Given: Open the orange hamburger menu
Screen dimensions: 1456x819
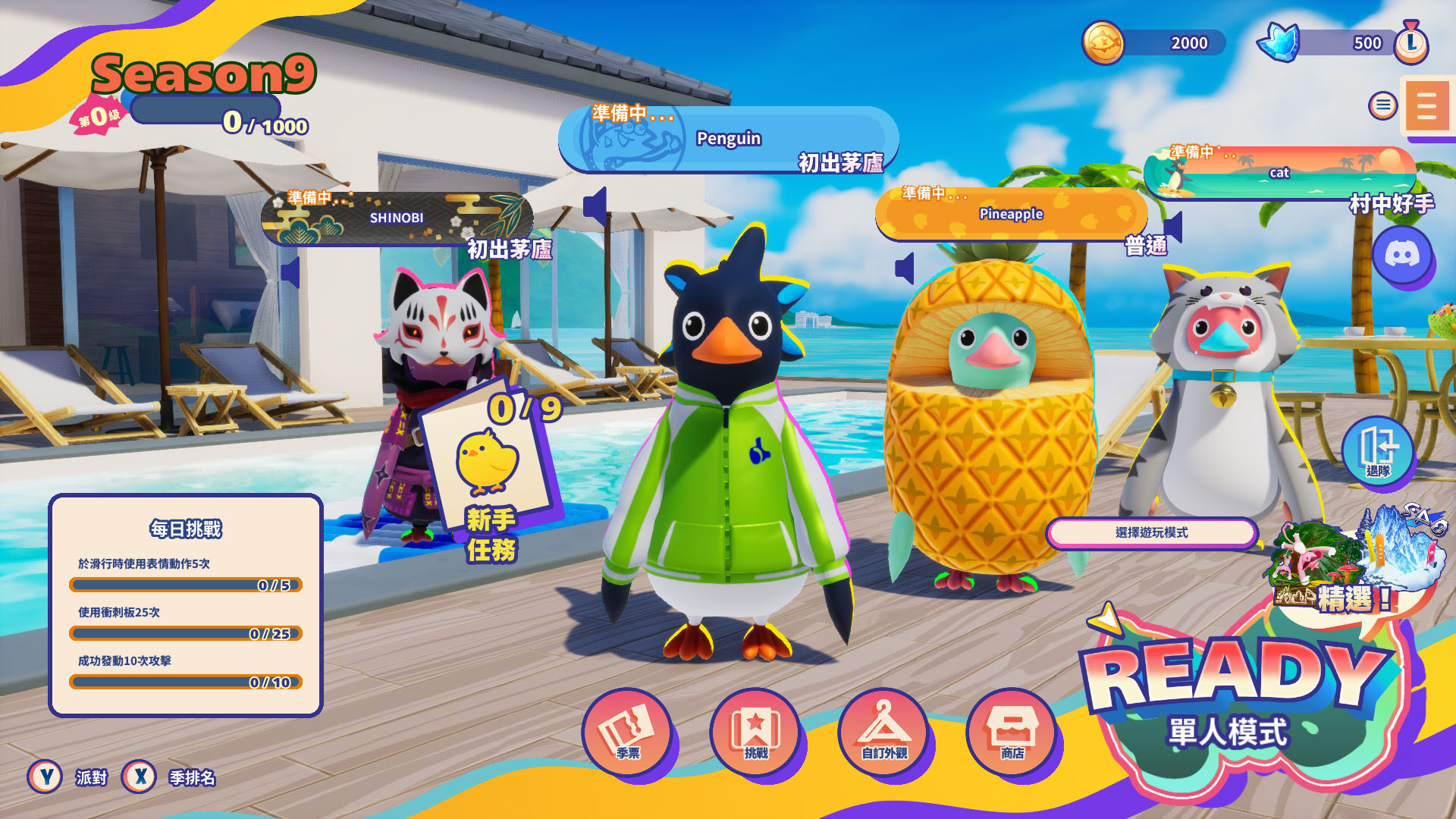Looking at the screenshot, I should (x=1426, y=106).
